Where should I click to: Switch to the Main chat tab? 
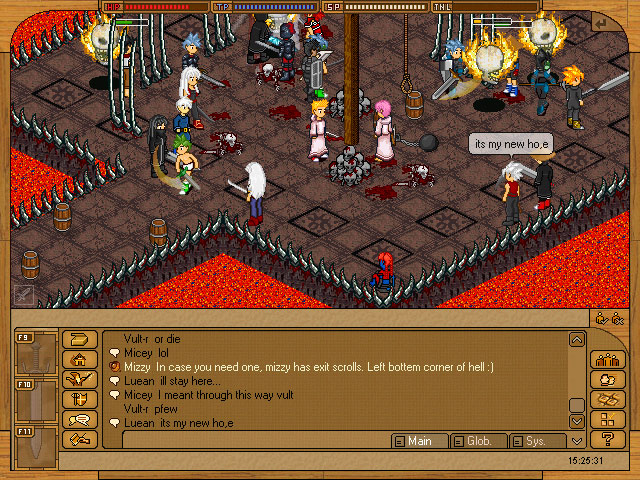click(x=419, y=441)
